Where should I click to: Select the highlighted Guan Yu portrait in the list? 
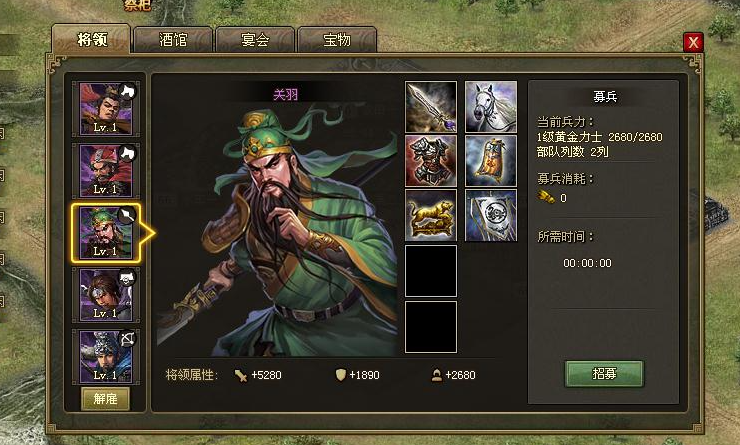(x=110, y=234)
